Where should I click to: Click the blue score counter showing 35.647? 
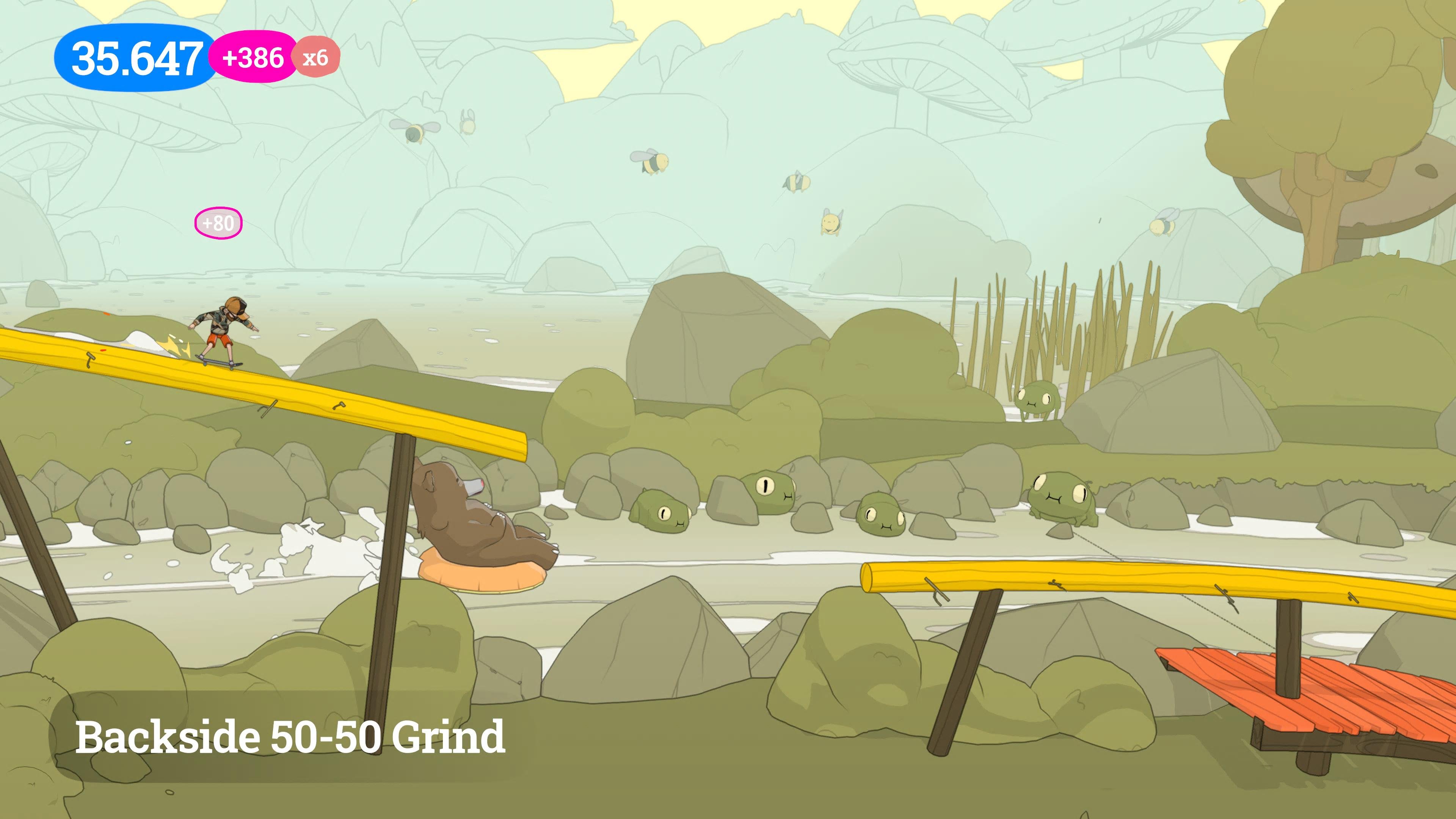pos(136,56)
